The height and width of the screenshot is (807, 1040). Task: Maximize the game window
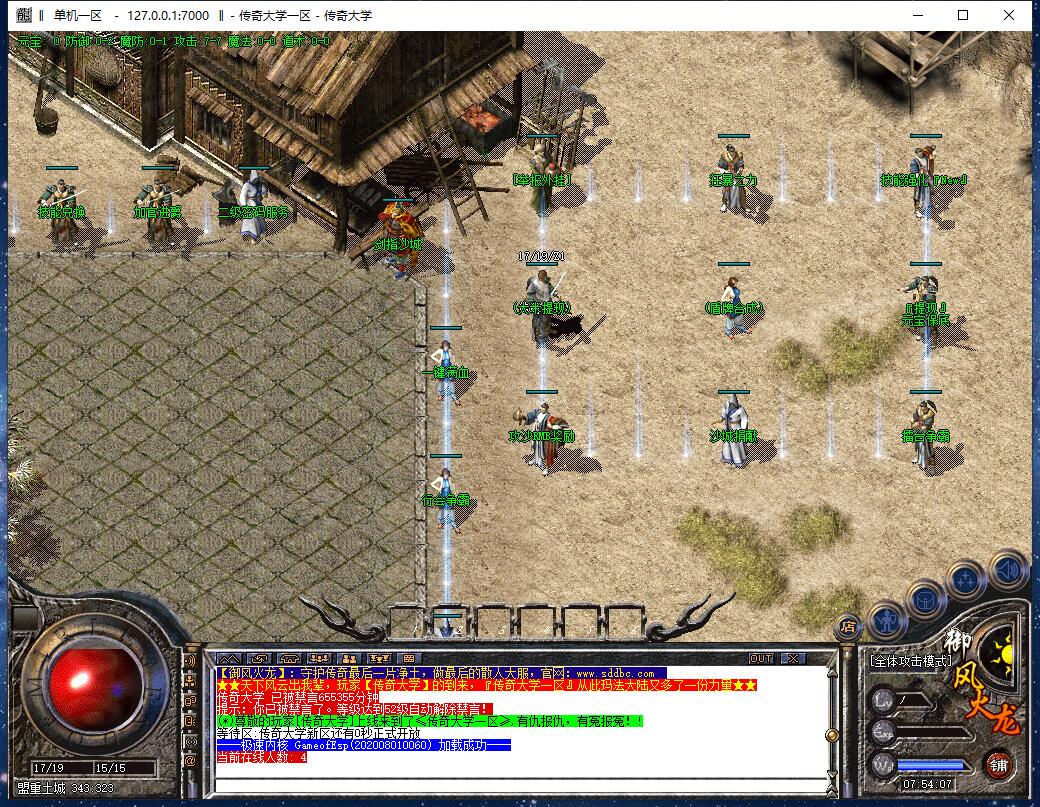(x=963, y=15)
